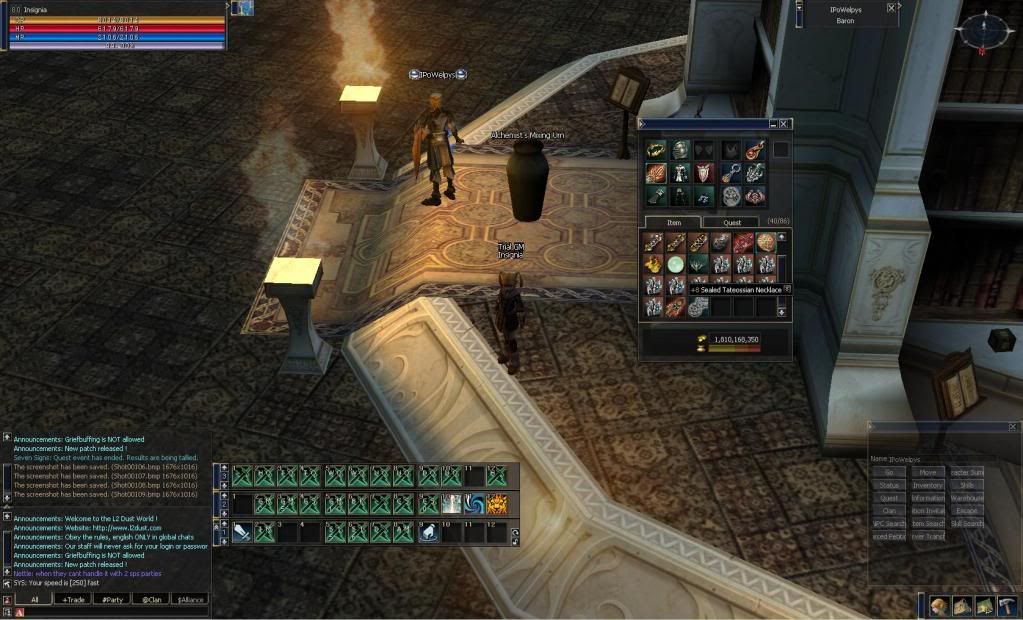
Task: Minimize the inventory window
Action: pos(773,124)
